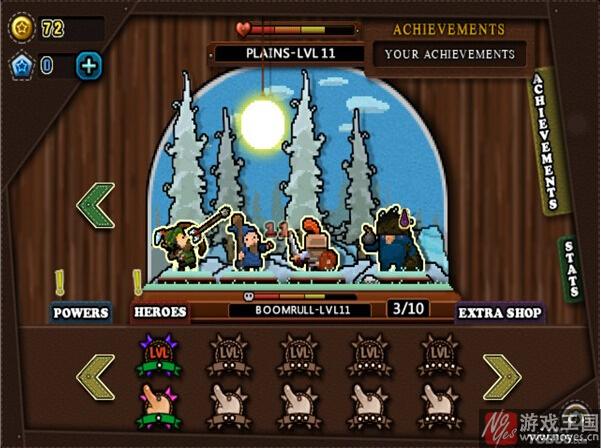
Task: Select the Heroes tab
Action: coord(160,312)
